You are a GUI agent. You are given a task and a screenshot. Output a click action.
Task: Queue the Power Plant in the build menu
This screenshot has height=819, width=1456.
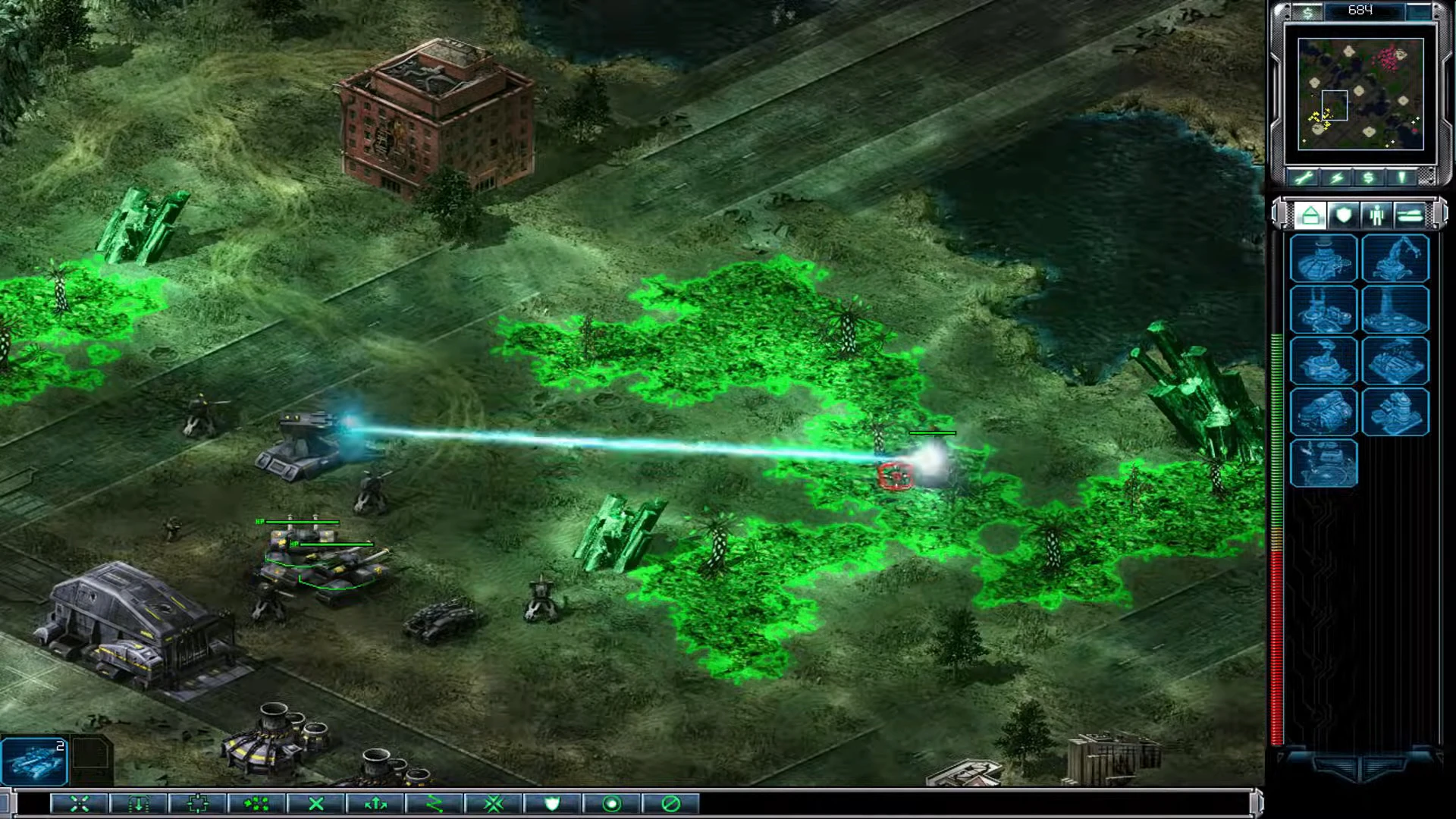(x=1323, y=258)
